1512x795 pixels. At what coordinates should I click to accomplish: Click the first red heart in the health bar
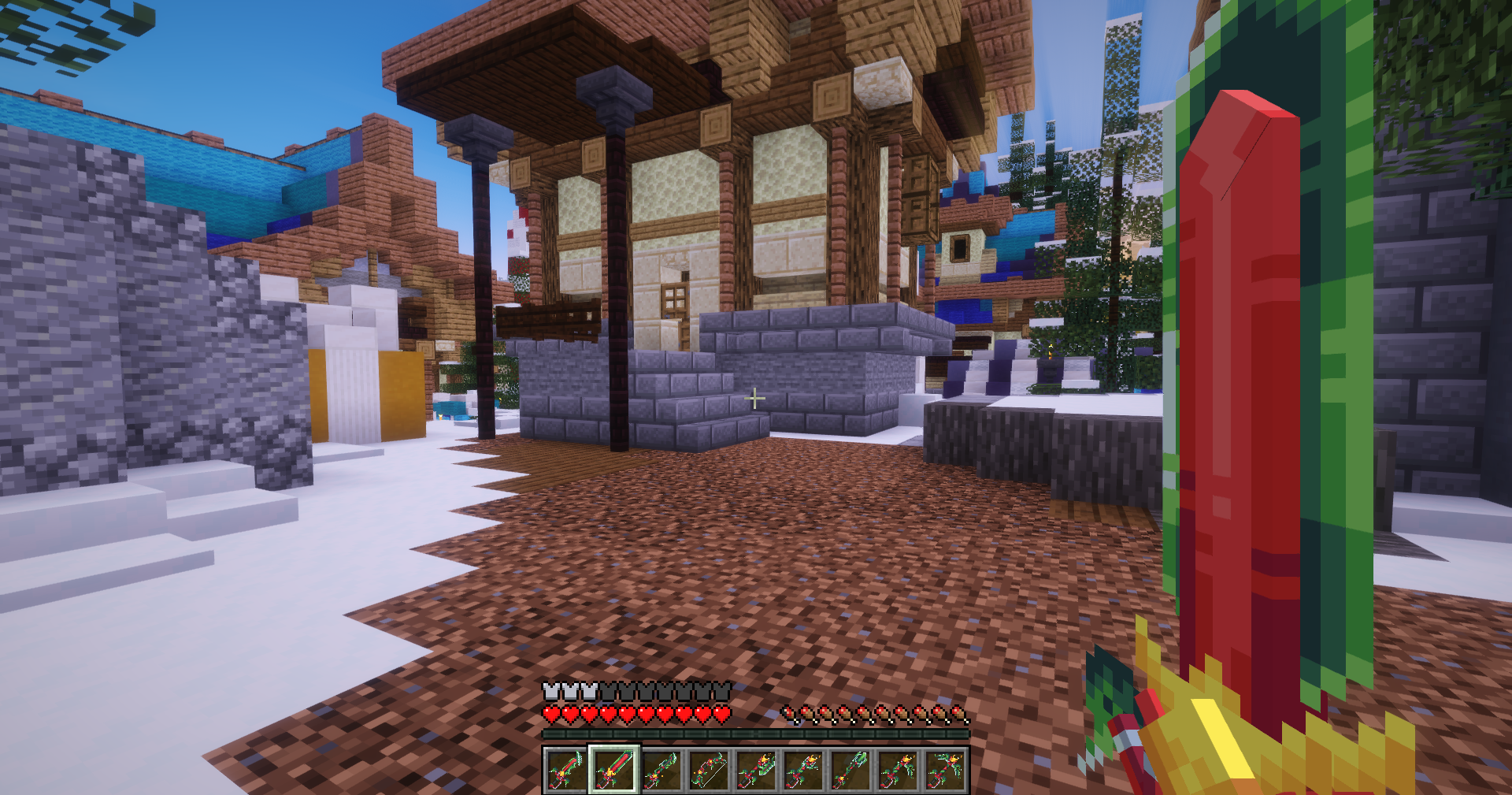(x=549, y=715)
